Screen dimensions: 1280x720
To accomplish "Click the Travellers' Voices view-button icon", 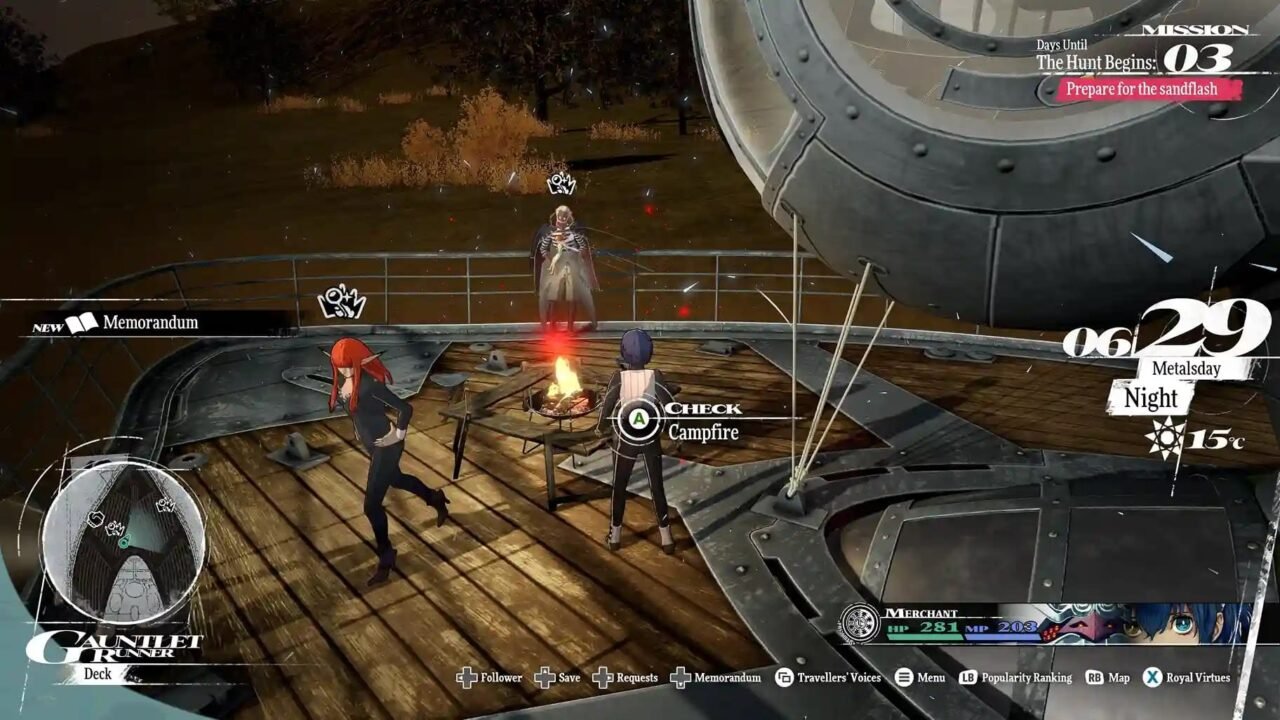I will (783, 677).
